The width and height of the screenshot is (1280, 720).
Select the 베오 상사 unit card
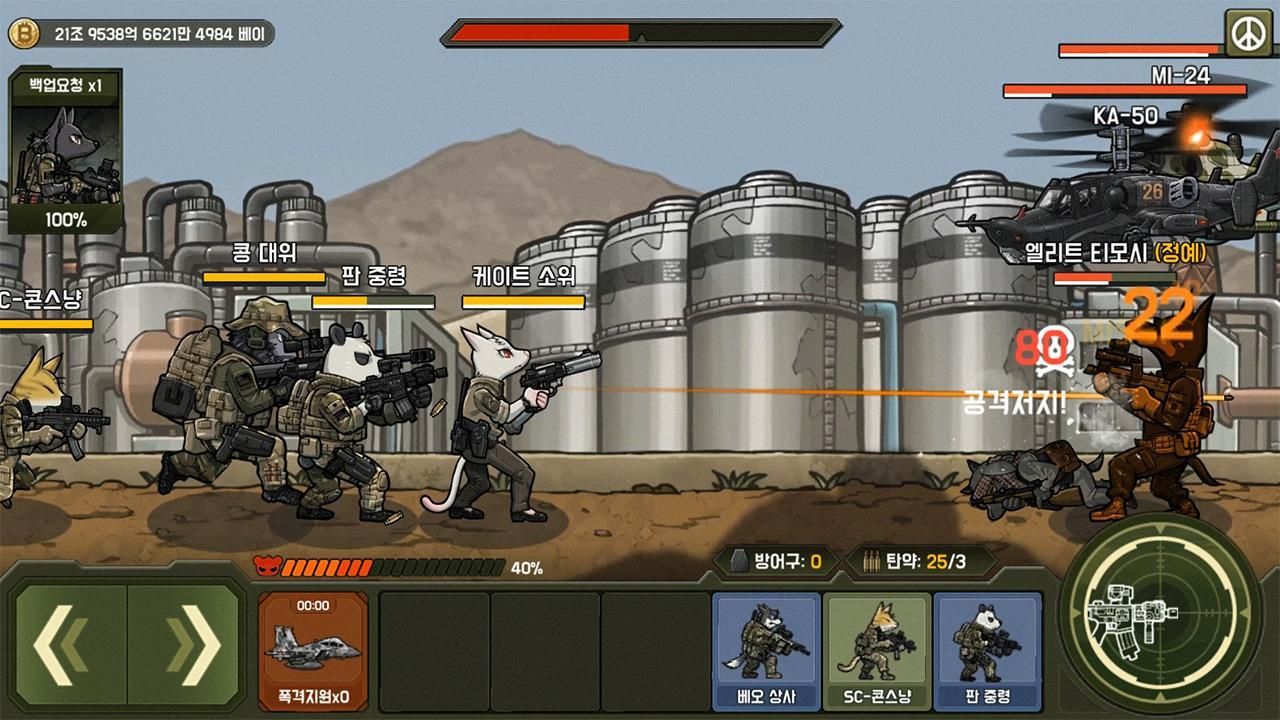click(x=766, y=650)
